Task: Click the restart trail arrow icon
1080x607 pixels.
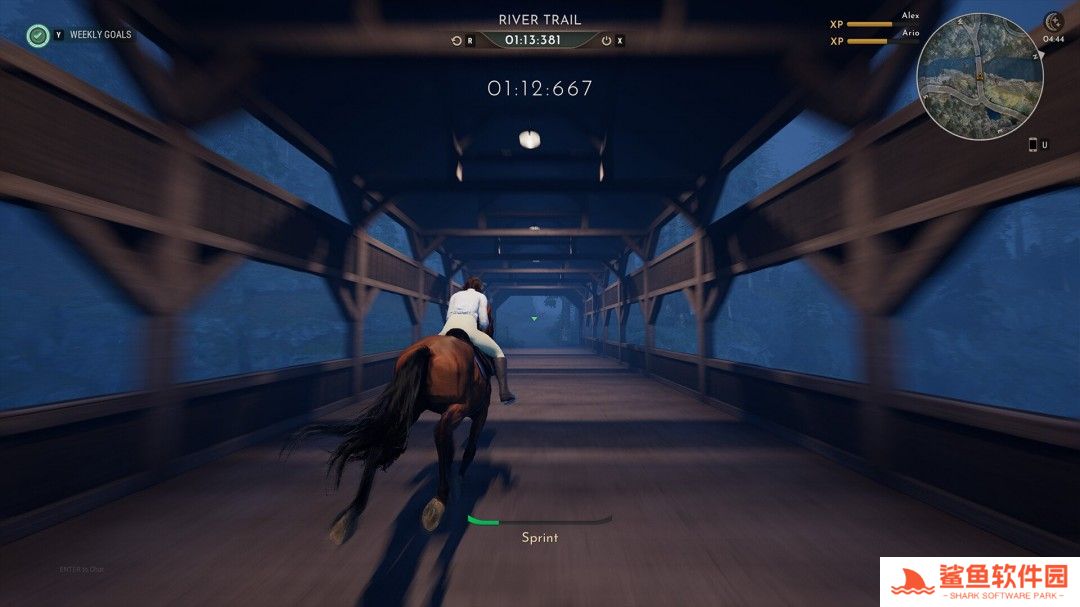Action: 457,41
